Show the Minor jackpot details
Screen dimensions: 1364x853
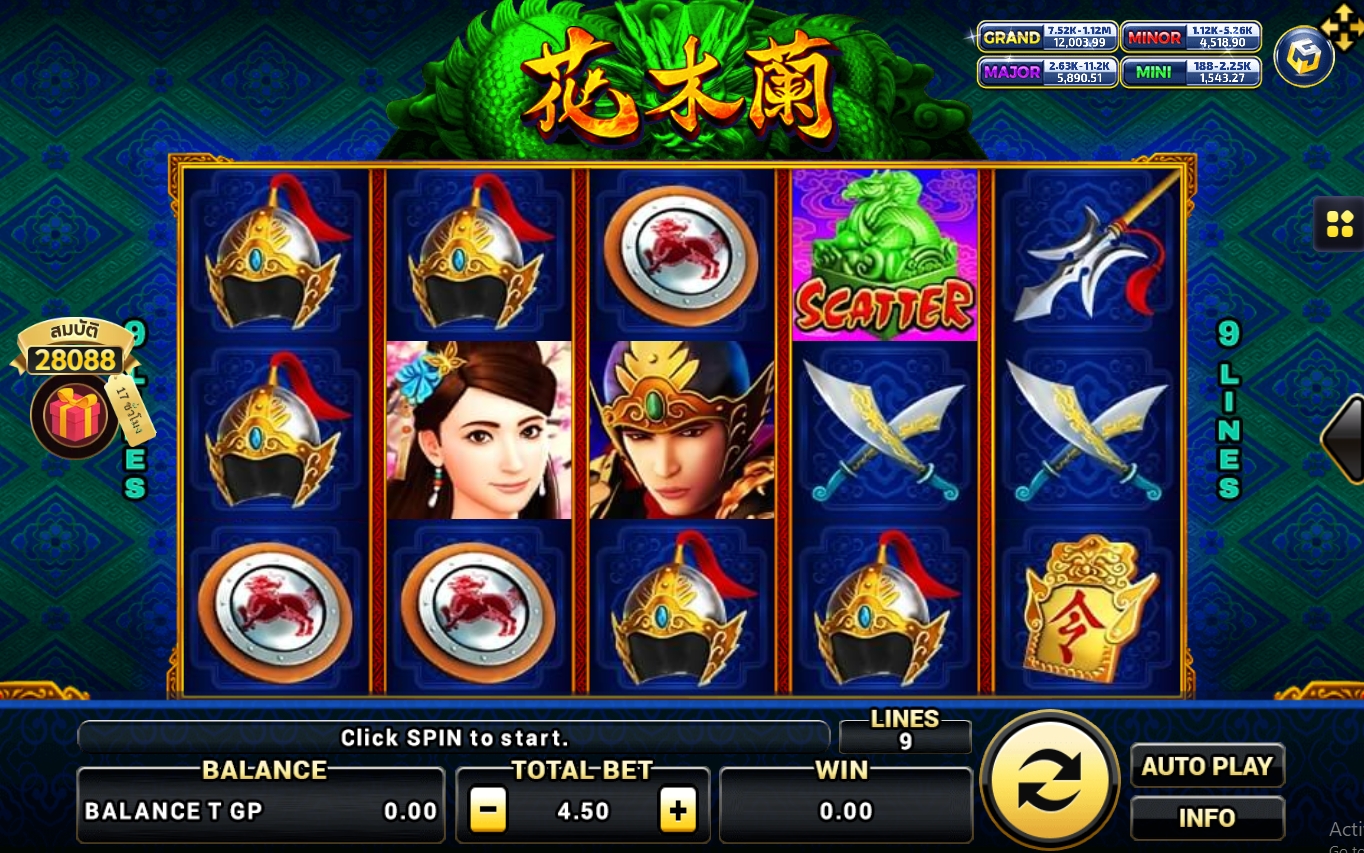click(1190, 38)
